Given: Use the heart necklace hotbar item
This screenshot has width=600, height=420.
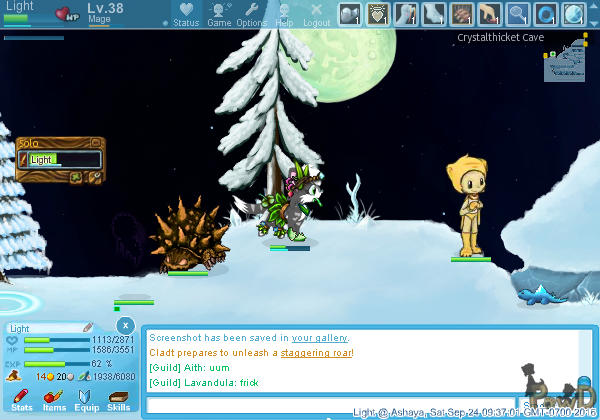Looking at the screenshot, I should click(x=378, y=14).
